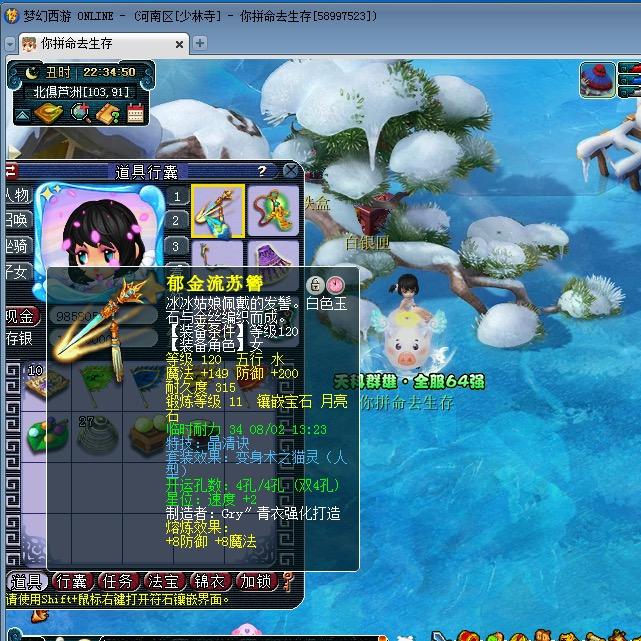Click the 加锁 lock button
Screen dimensions: 641x641
[255, 581]
